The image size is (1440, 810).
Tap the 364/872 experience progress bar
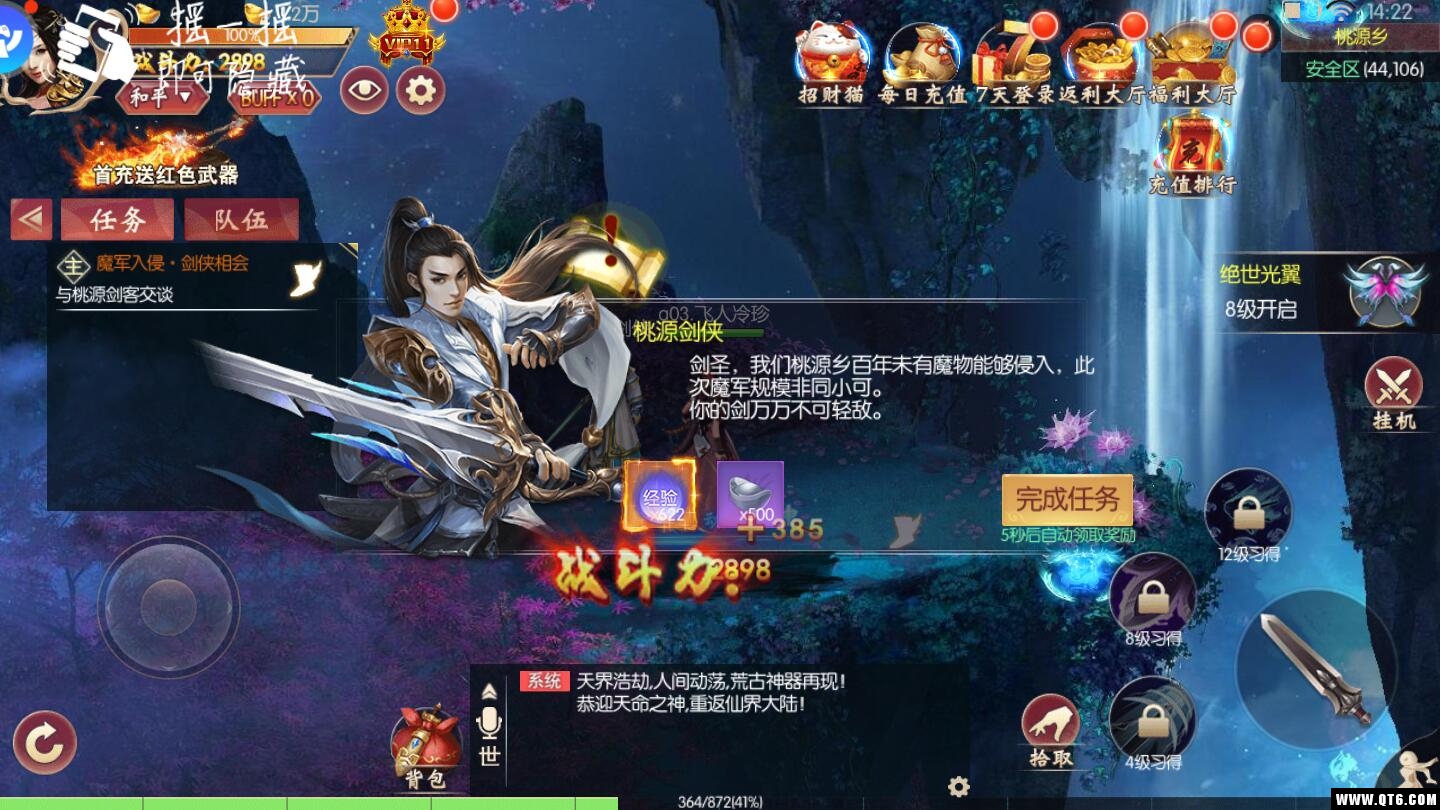point(720,800)
